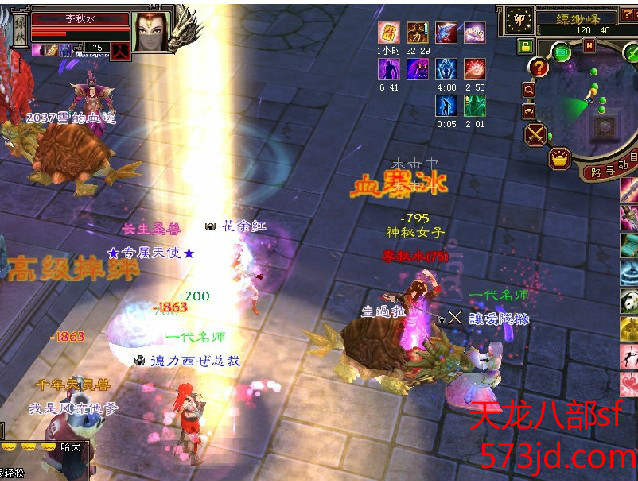The height and width of the screenshot is (481, 638).
Task: Open the red 人 icon under the nameplate
Action: (119, 51)
